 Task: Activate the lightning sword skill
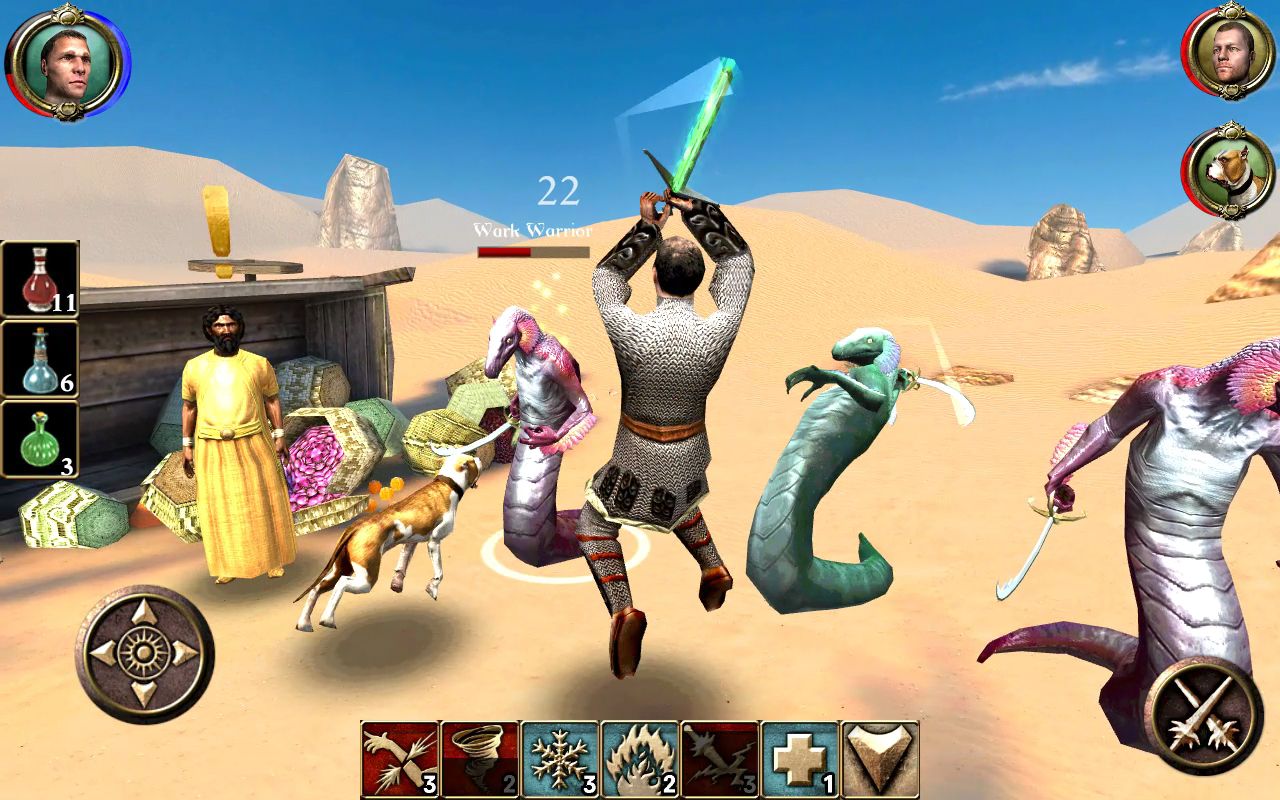click(x=720, y=759)
